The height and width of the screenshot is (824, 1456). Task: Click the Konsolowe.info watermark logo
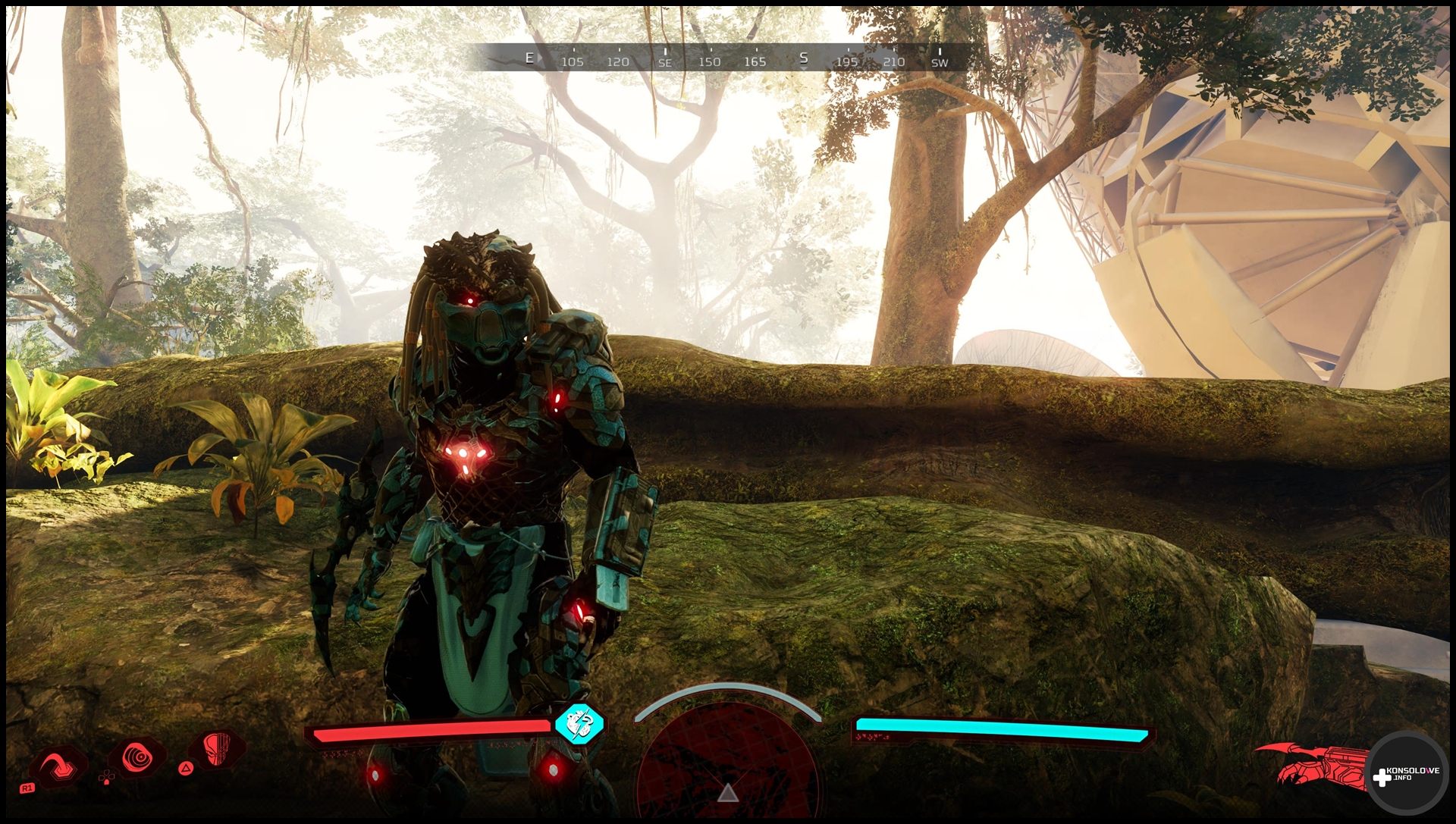pyautogui.click(x=1405, y=774)
